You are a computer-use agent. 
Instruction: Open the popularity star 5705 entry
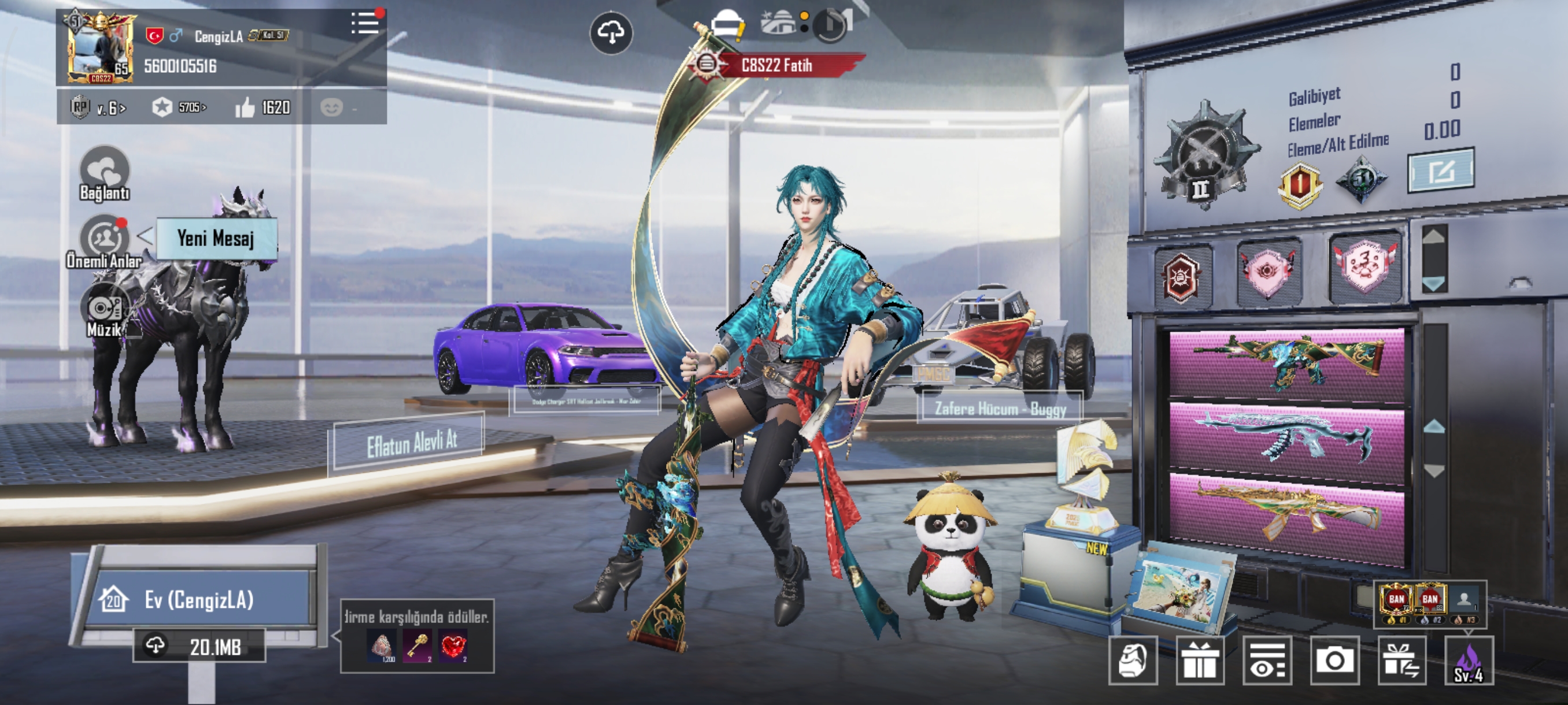(x=180, y=107)
